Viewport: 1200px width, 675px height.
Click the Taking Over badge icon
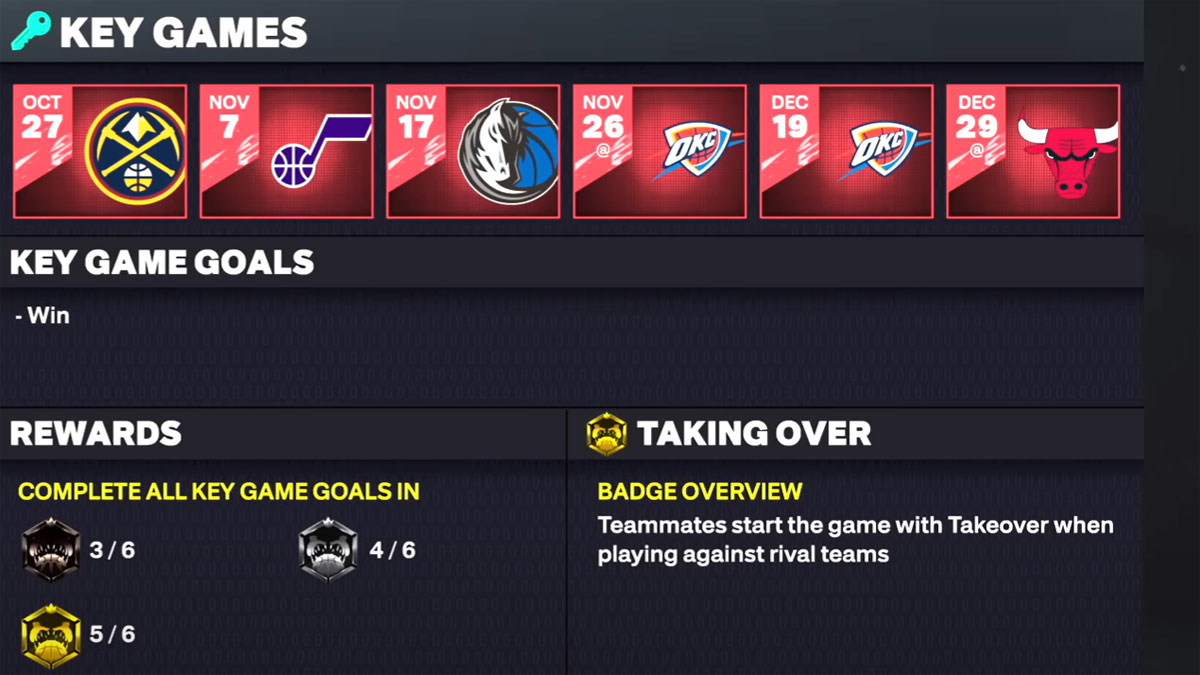607,434
